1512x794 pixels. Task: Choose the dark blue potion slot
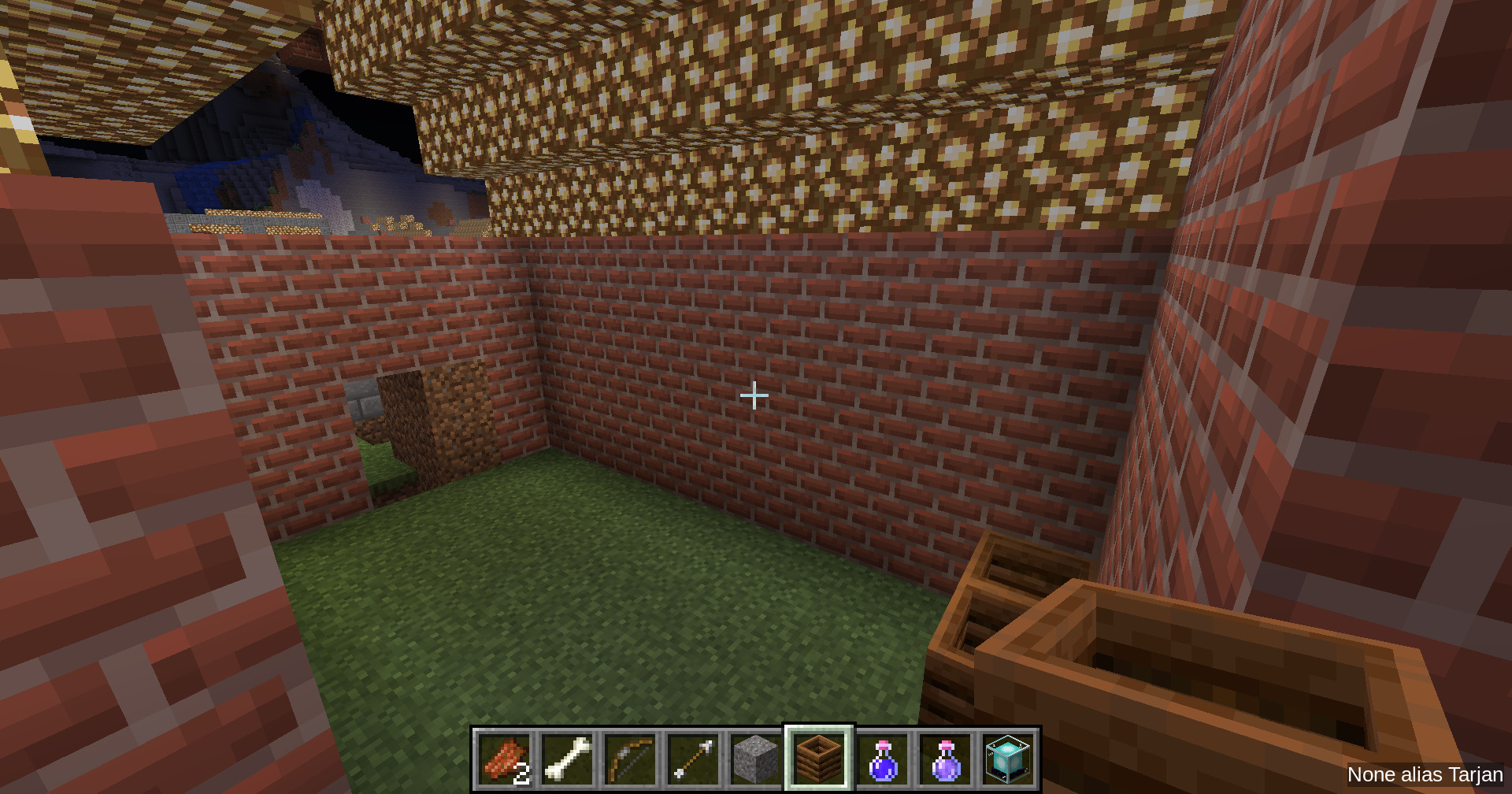(882, 759)
